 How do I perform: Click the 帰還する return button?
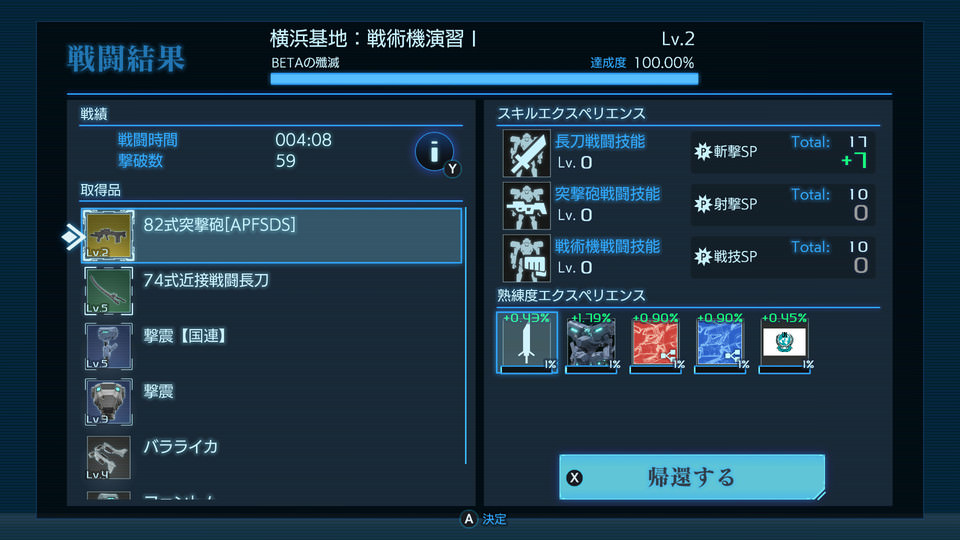point(692,477)
